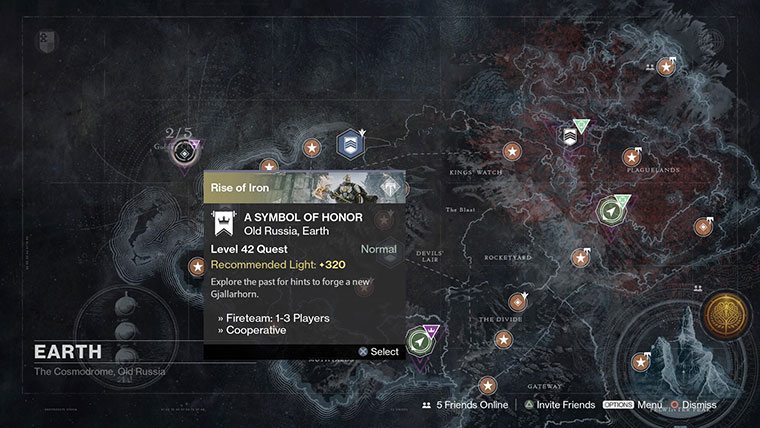Screen dimensions: 760x428
Task: Select the star node left of Kings' Watch
Action: click(x=512, y=152)
